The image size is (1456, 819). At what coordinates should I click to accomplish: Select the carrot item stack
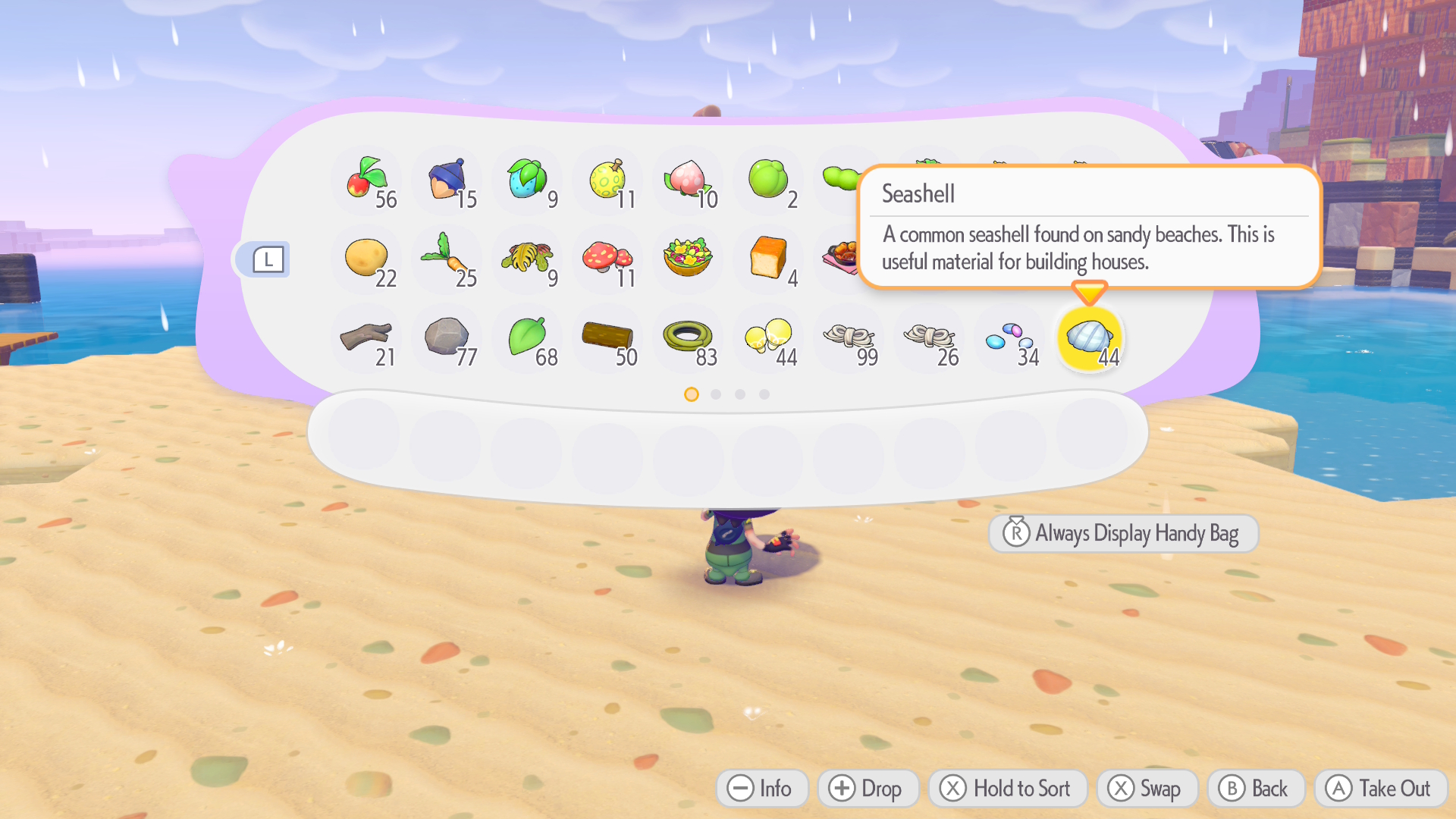447,260
